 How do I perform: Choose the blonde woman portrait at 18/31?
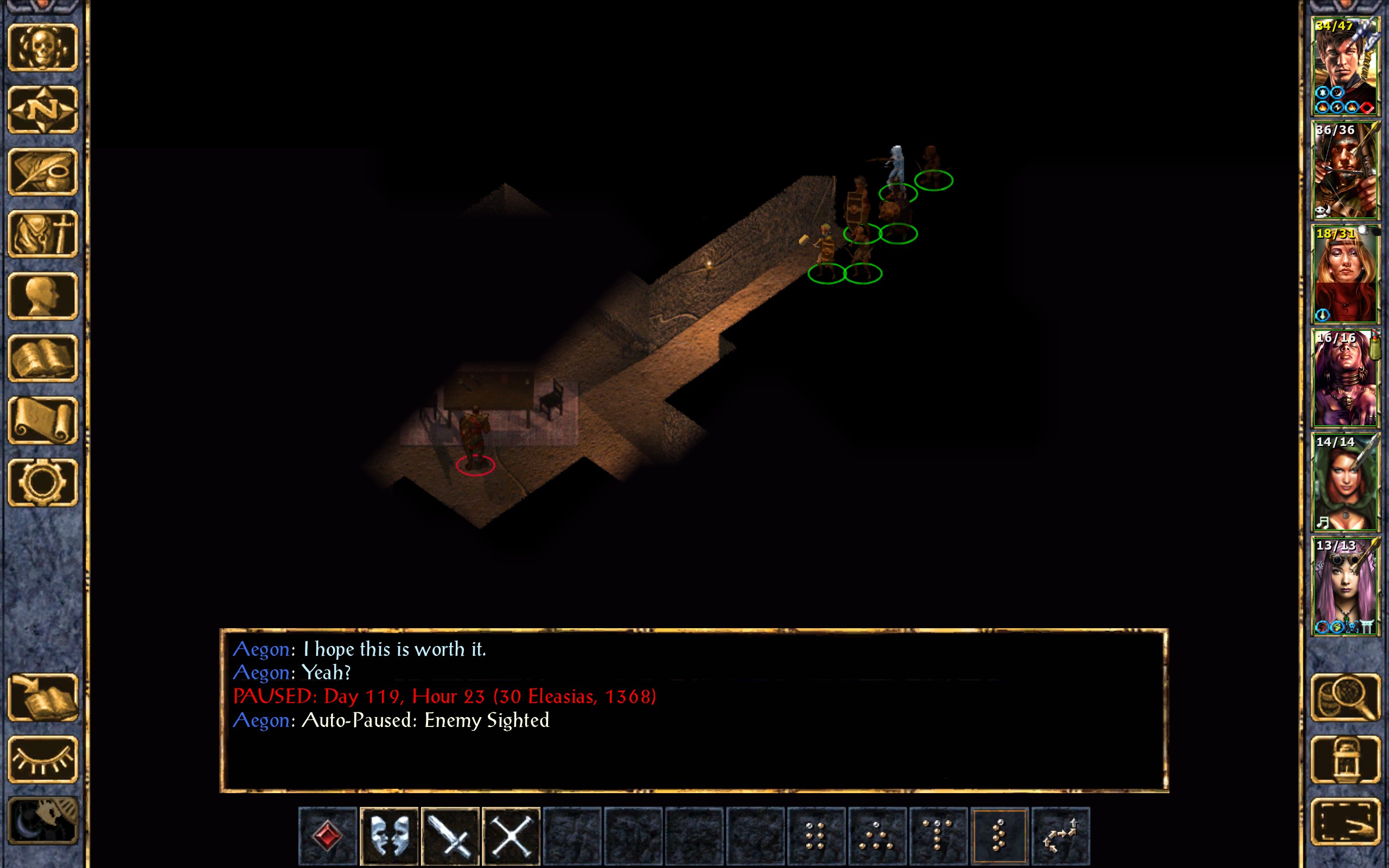pyautogui.click(x=1345, y=275)
